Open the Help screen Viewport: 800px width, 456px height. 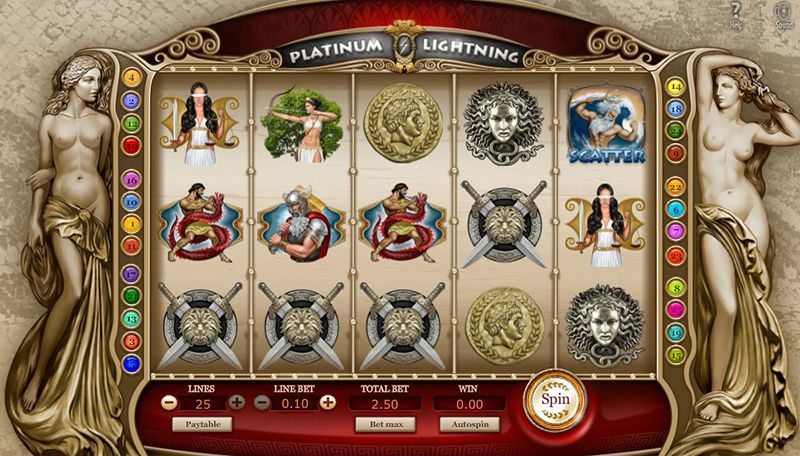[x=736, y=14]
